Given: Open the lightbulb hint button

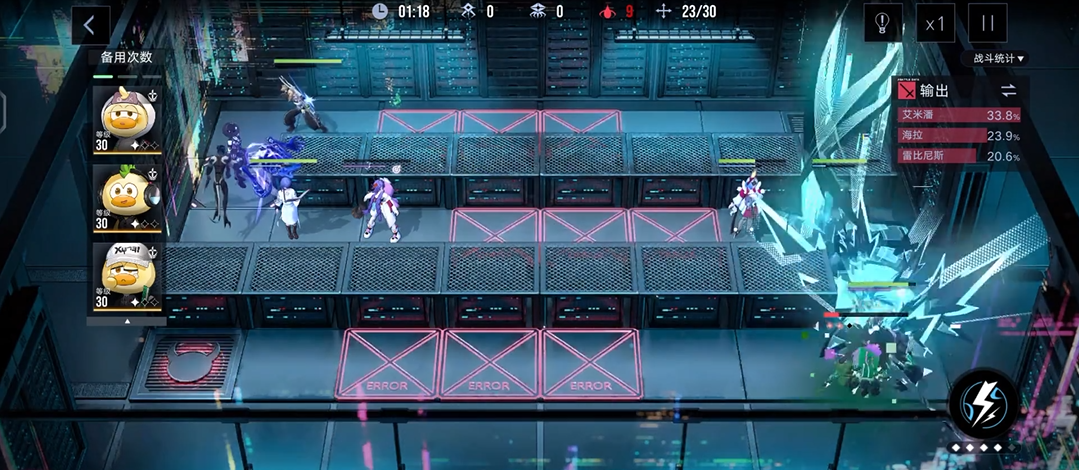Looking at the screenshot, I should coord(883,23).
